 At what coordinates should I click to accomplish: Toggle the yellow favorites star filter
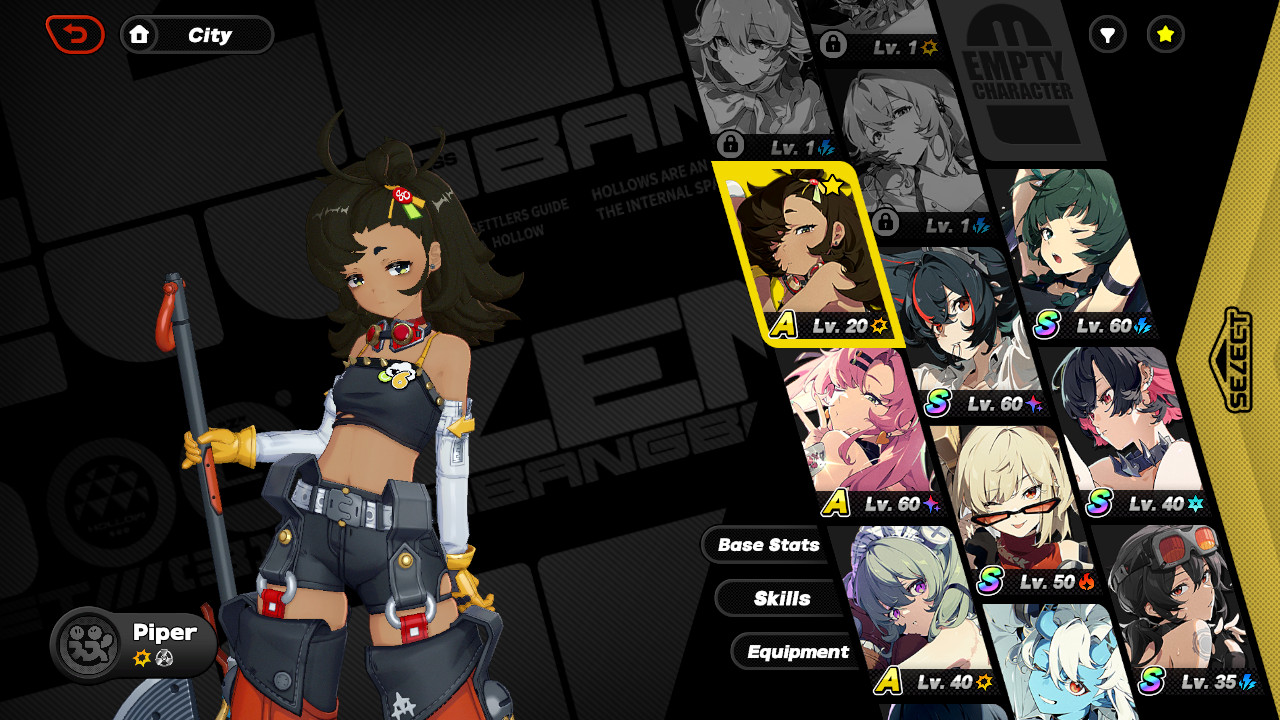(1164, 35)
